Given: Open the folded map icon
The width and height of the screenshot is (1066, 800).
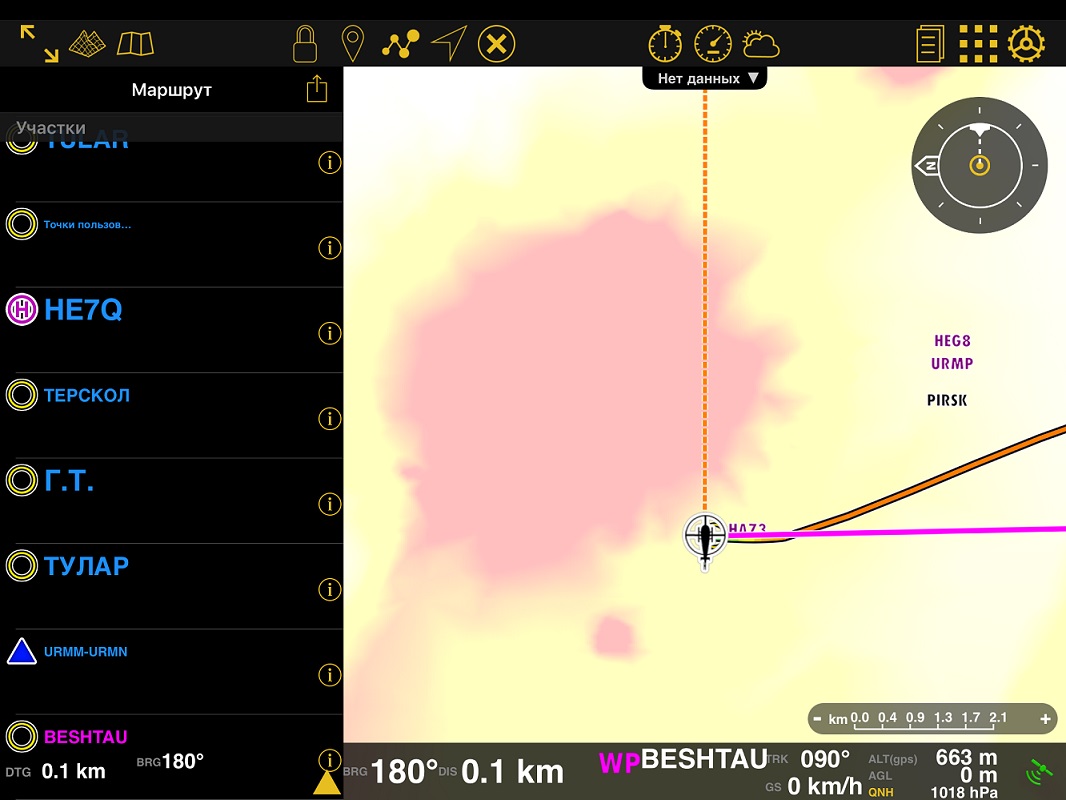Looking at the screenshot, I should point(135,44).
